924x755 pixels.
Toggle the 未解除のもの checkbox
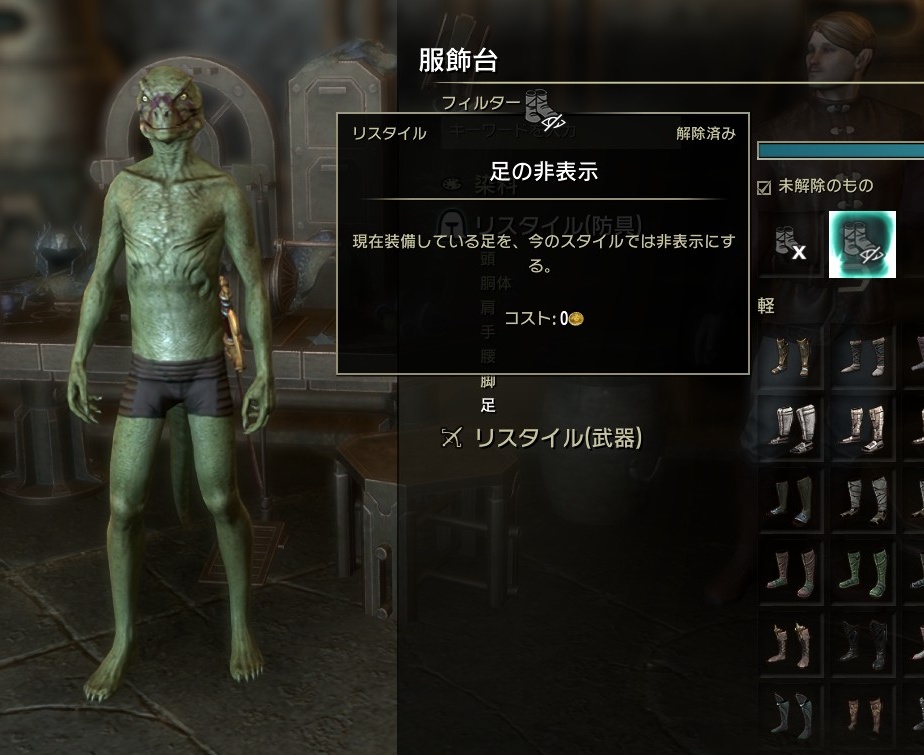click(765, 187)
